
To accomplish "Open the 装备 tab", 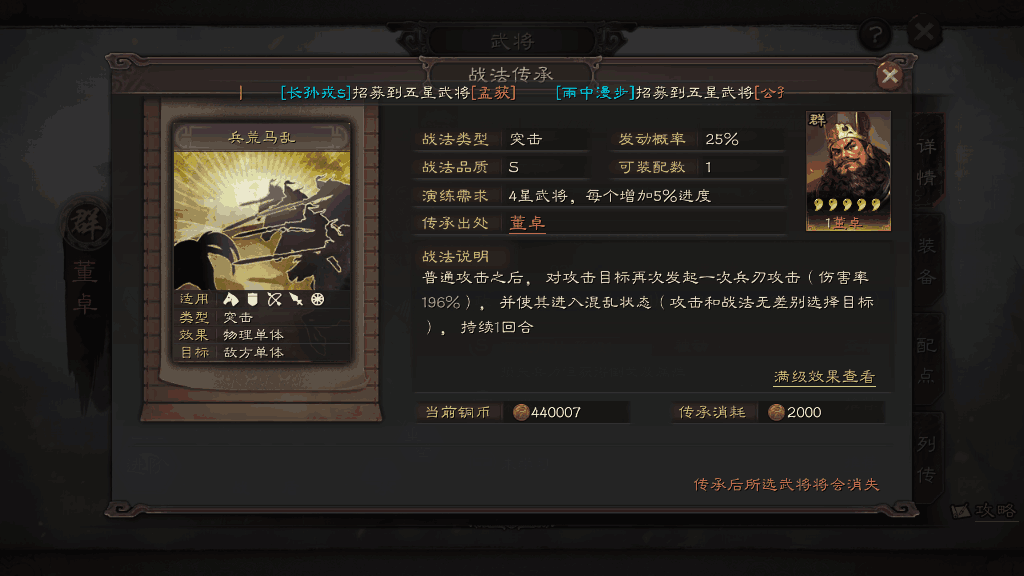I will pos(927,260).
